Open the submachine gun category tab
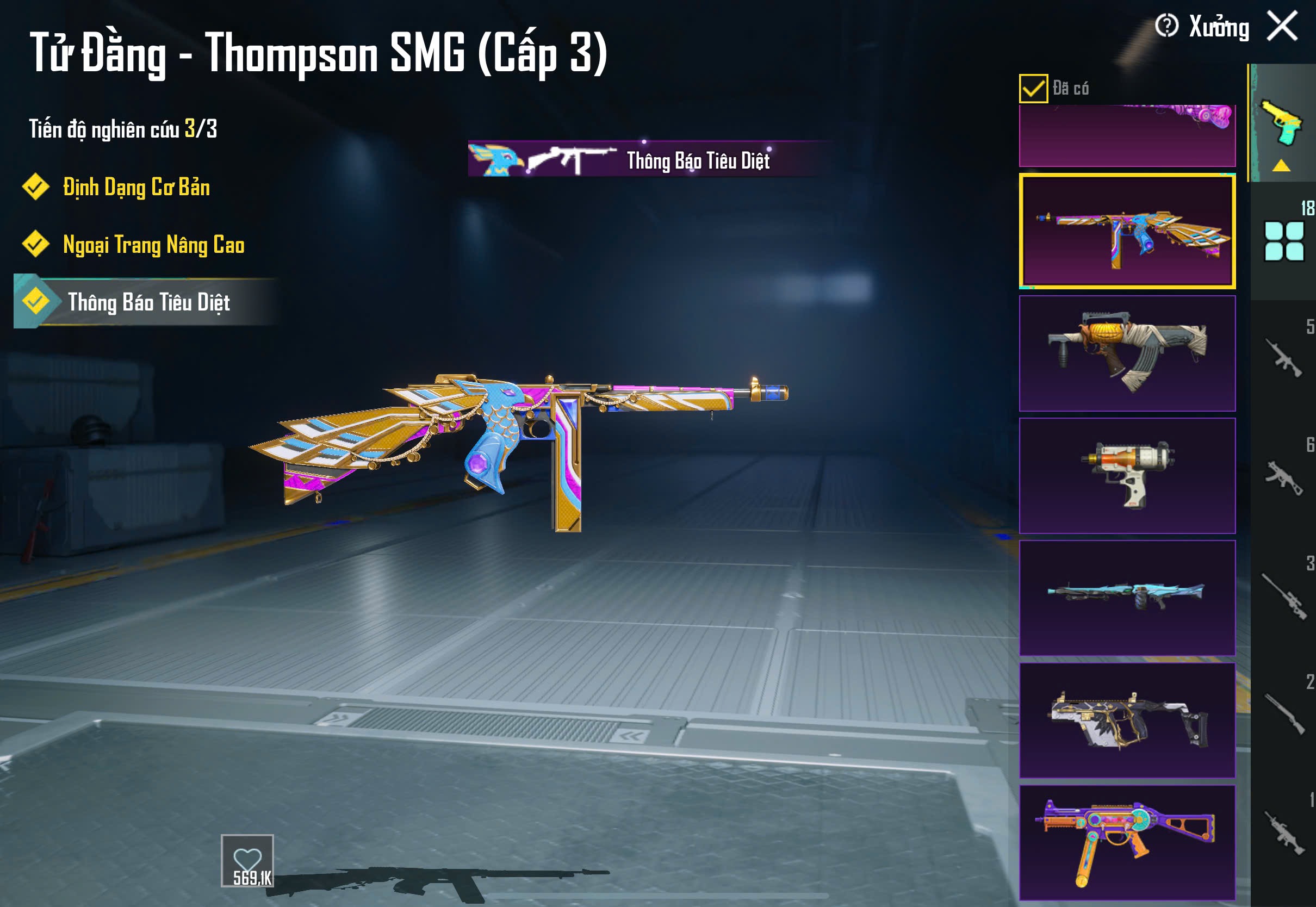The image size is (1316, 907). (x=1283, y=477)
